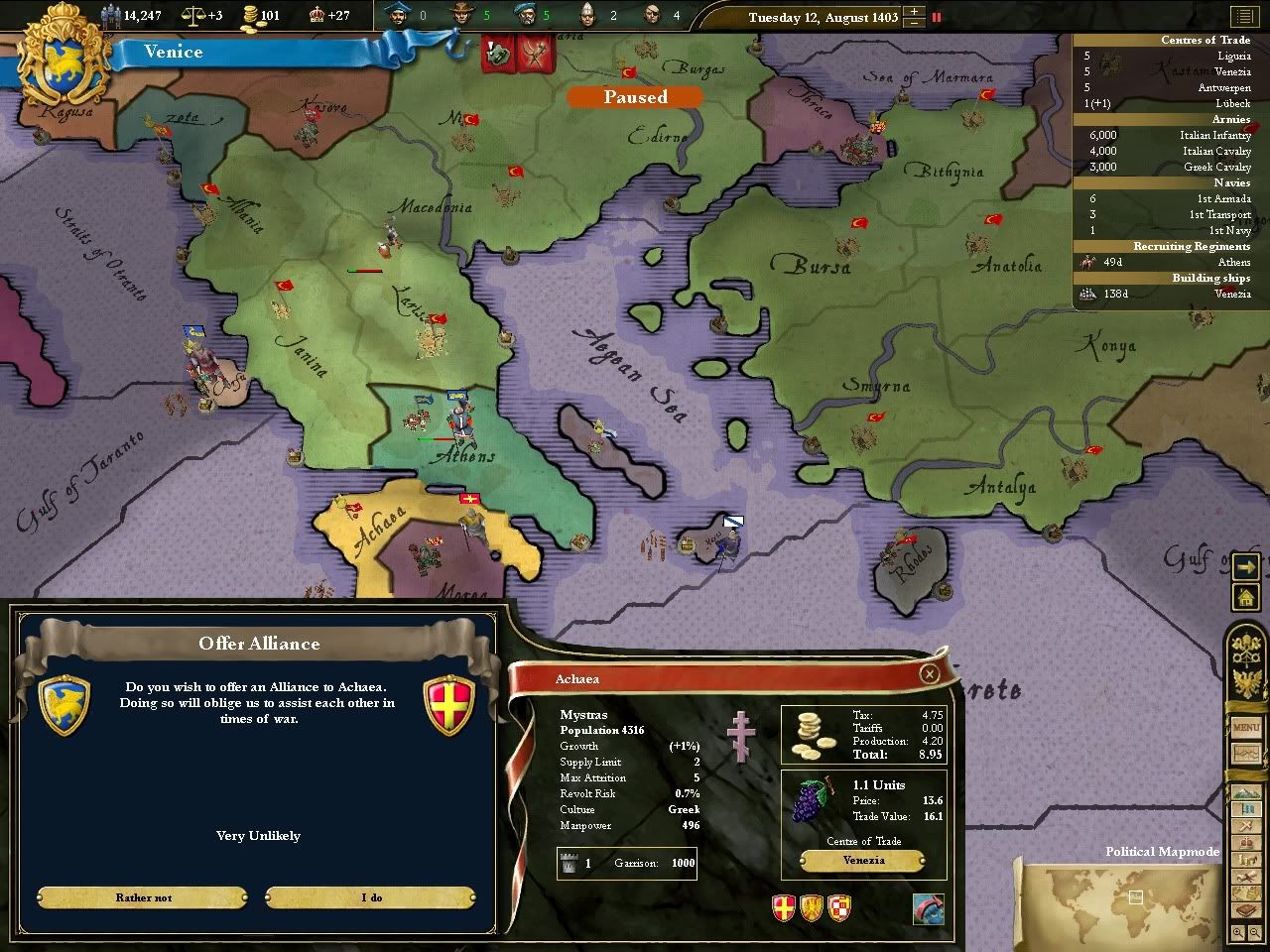Click the yellow arrow button
The height and width of the screenshot is (952, 1270).
click(1245, 566)
